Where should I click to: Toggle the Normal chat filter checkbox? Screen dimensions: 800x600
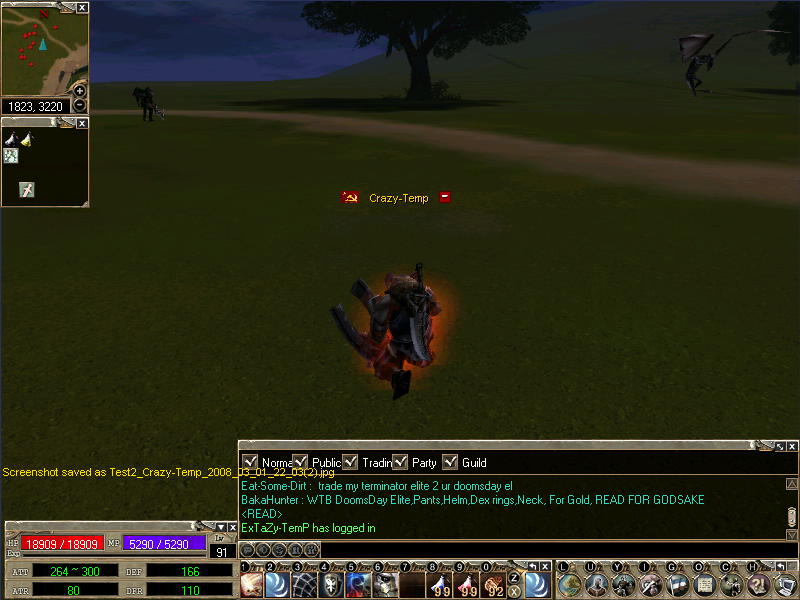point(250,462)
